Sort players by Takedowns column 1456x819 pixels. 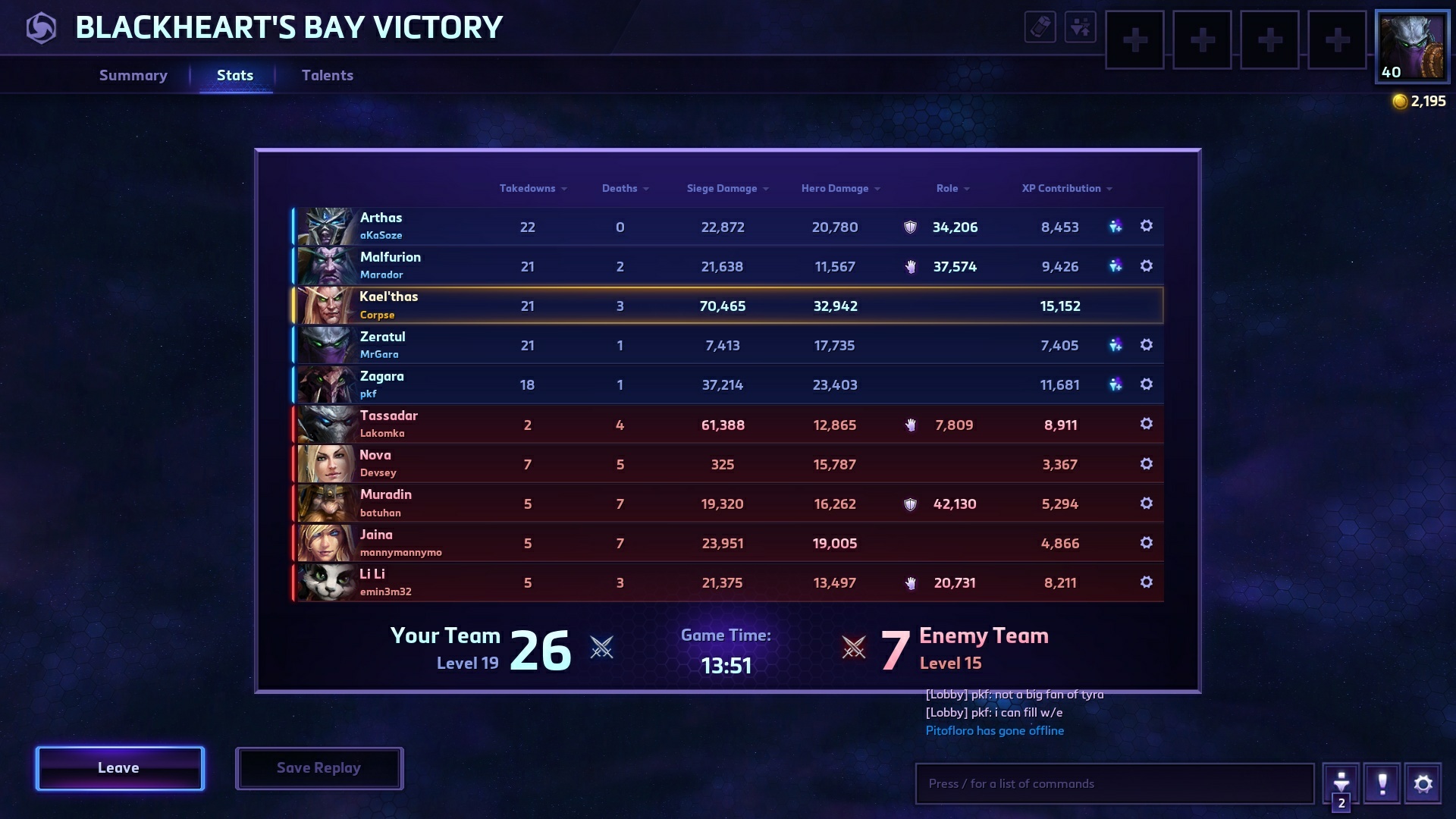point(528,188)
